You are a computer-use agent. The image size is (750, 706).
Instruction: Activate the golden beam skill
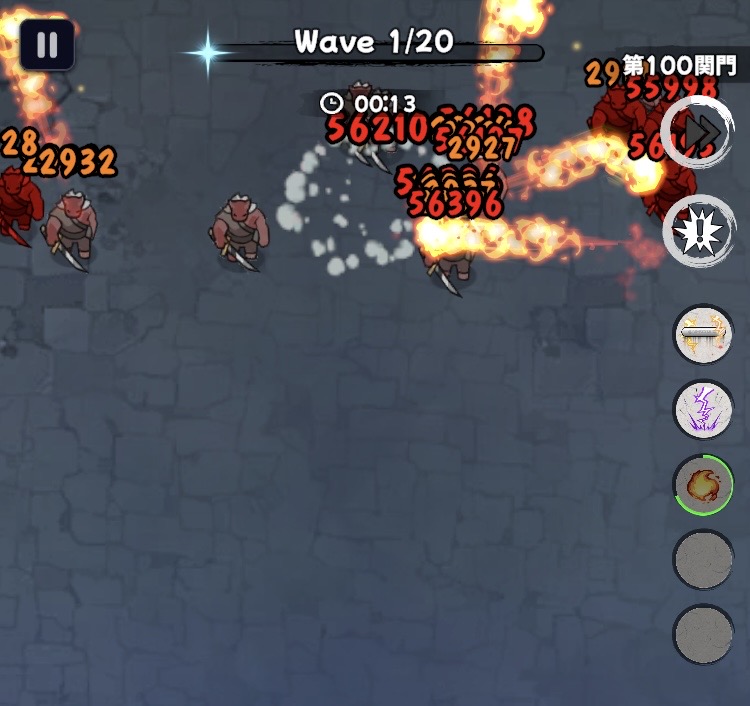pyautogui.click(x=704, y=334)
